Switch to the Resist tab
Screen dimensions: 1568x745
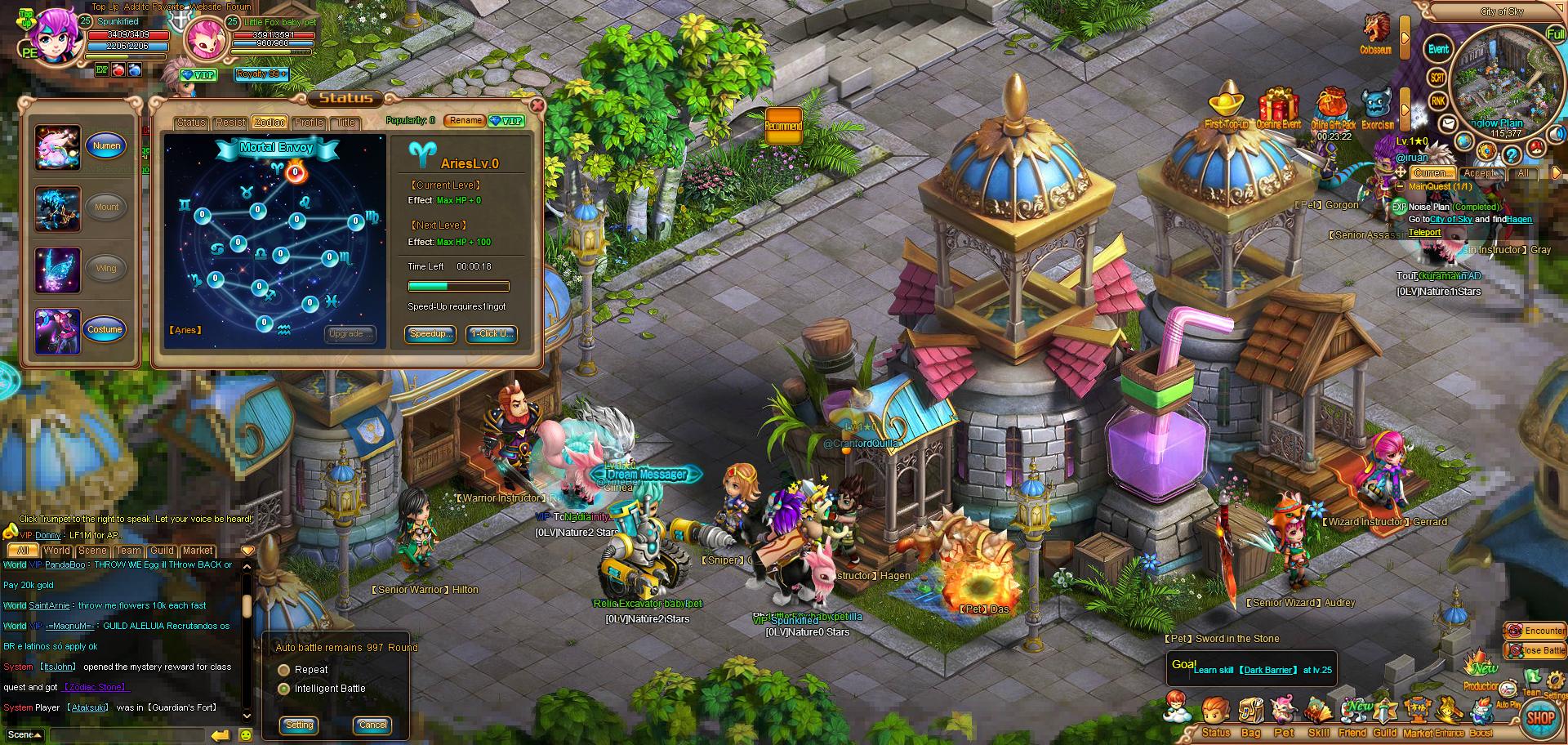click(230, 123)
